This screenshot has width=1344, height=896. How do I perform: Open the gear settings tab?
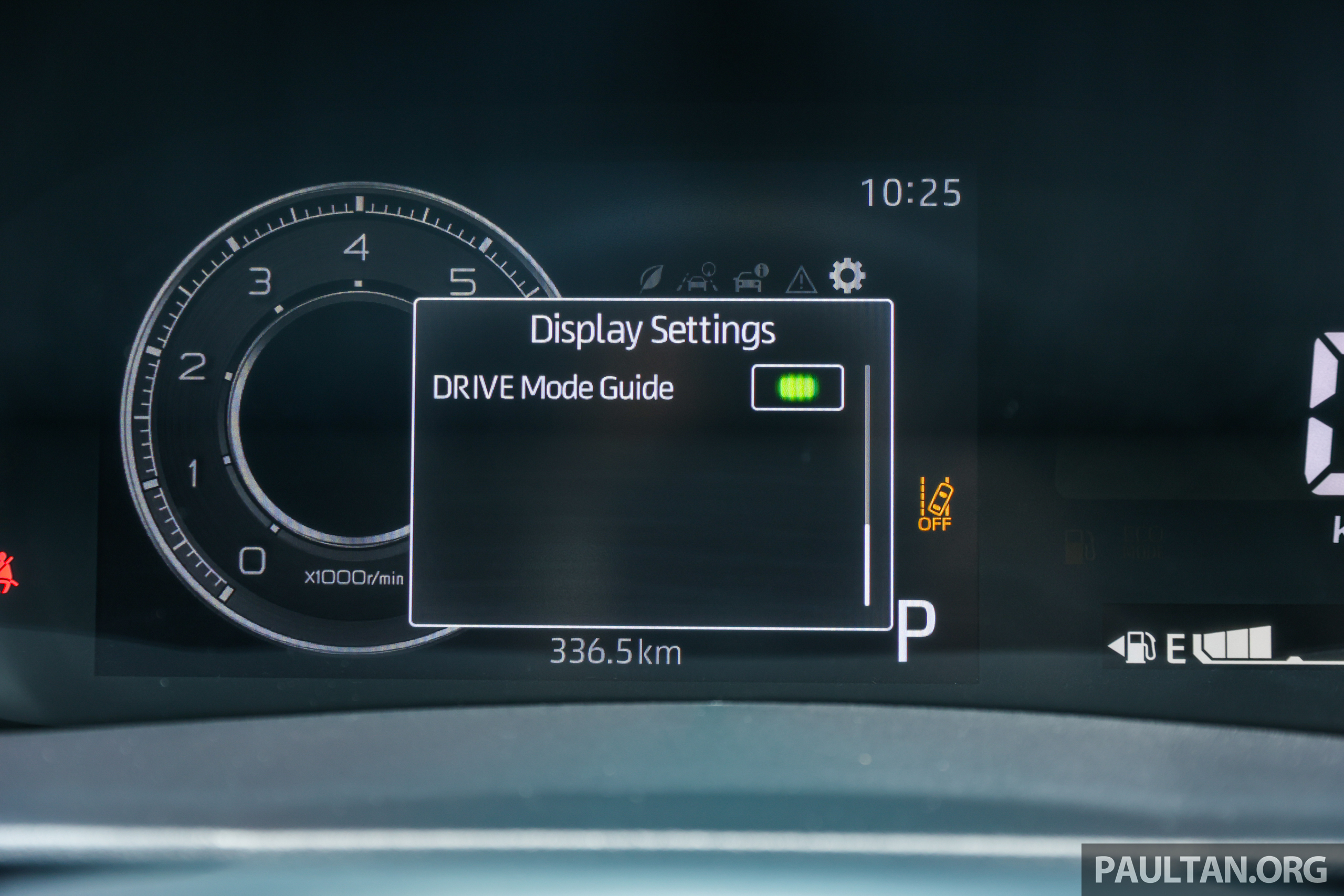(x=847, y=276)
